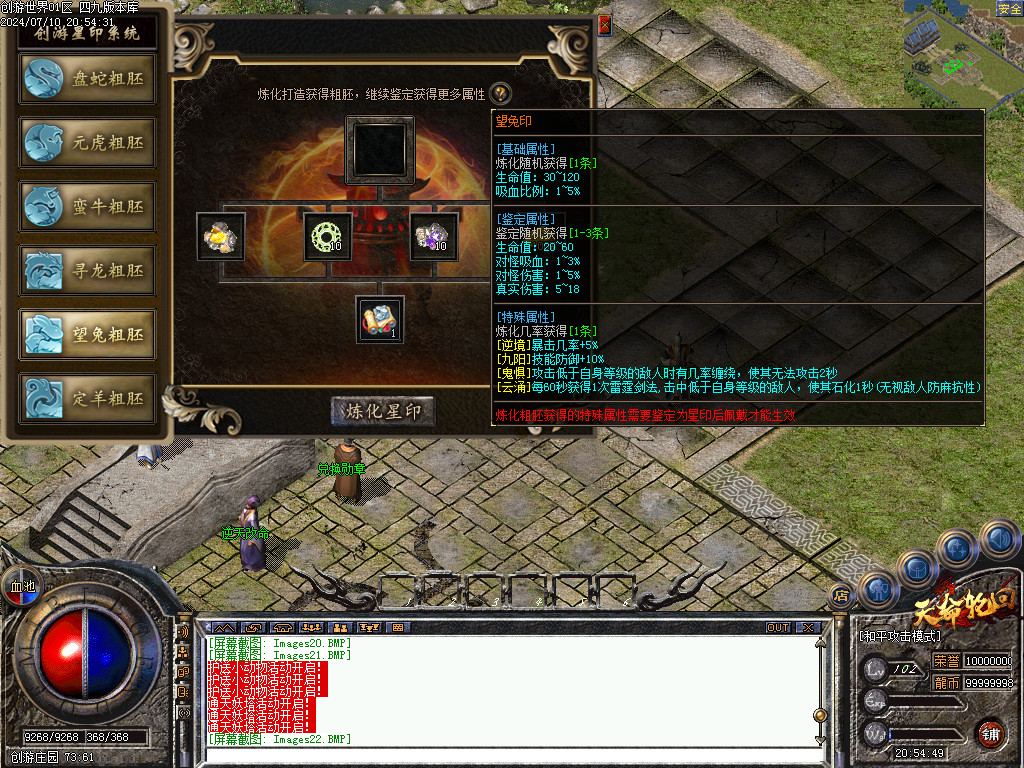Open the 店 shop button
Screen dimensions: 1024x768
click(841, 596)
